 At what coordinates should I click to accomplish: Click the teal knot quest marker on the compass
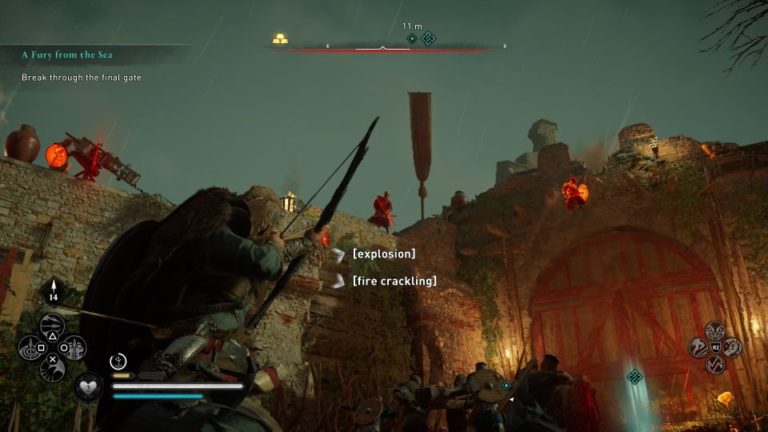[428, 39]
